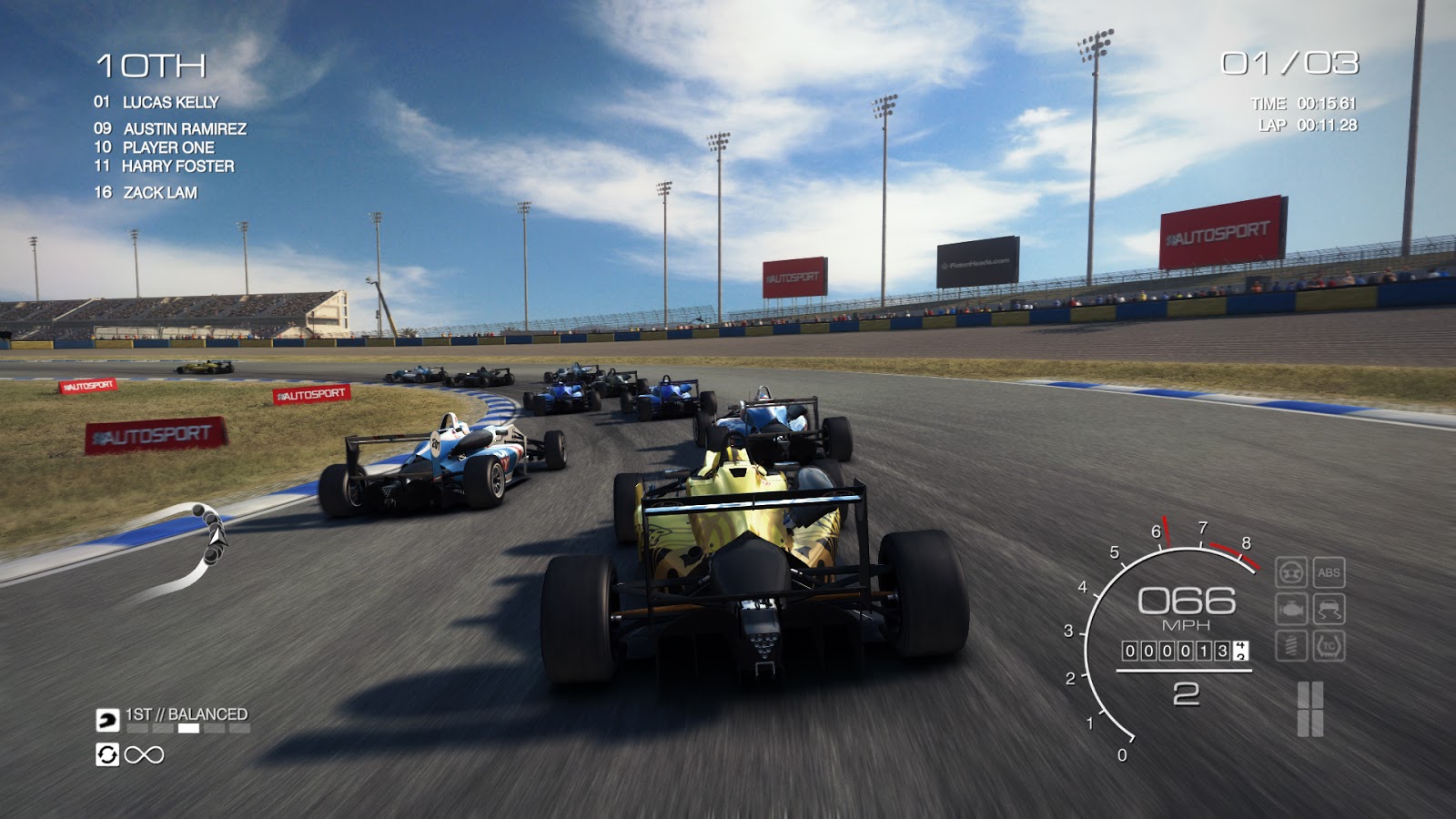Toggle the ABS indicator
Image resolution: width=1456 pixels, height=819 pixels.
click(1329, 571)
